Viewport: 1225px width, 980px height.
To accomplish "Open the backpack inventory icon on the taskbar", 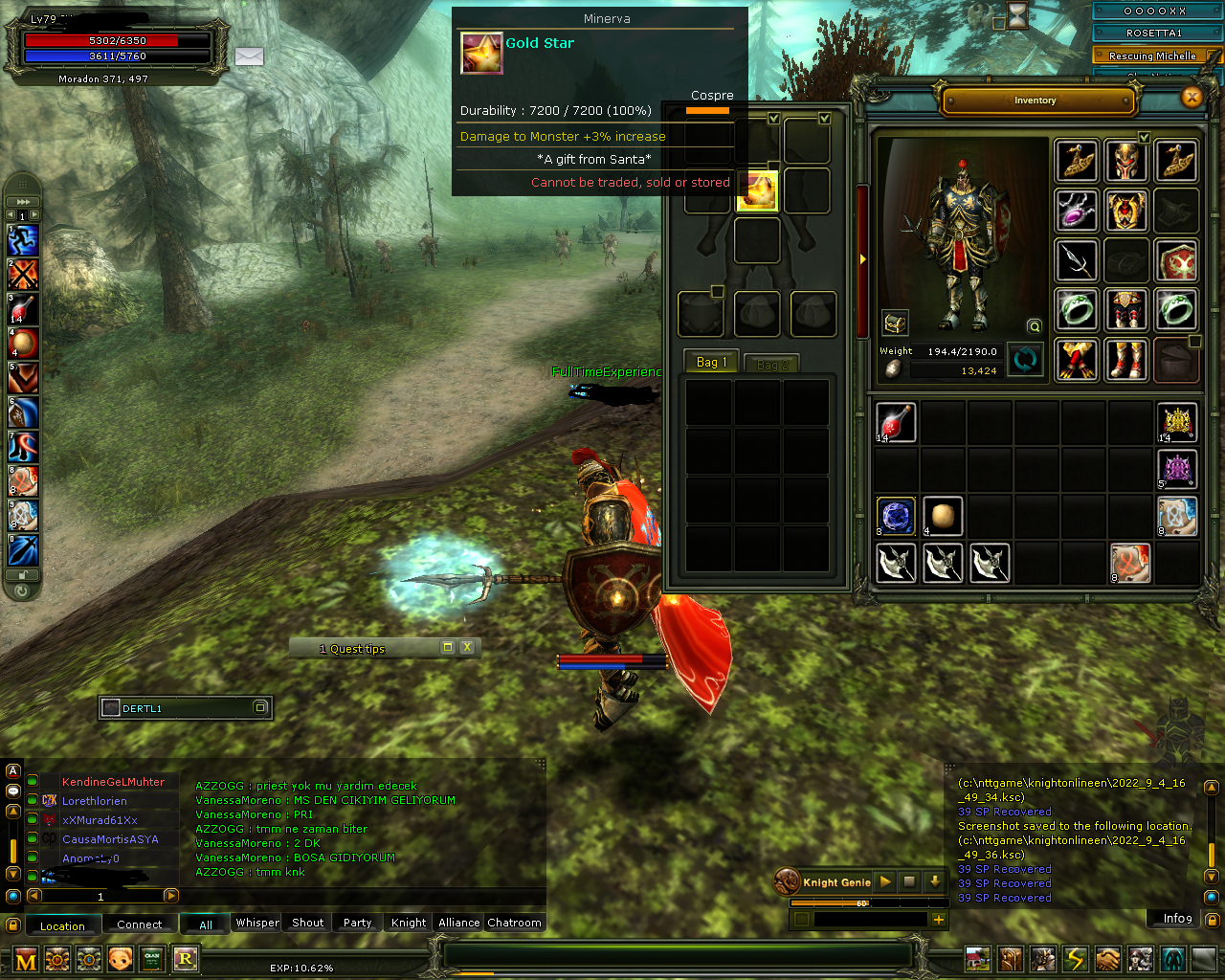I will click(x=1011, y=958).
